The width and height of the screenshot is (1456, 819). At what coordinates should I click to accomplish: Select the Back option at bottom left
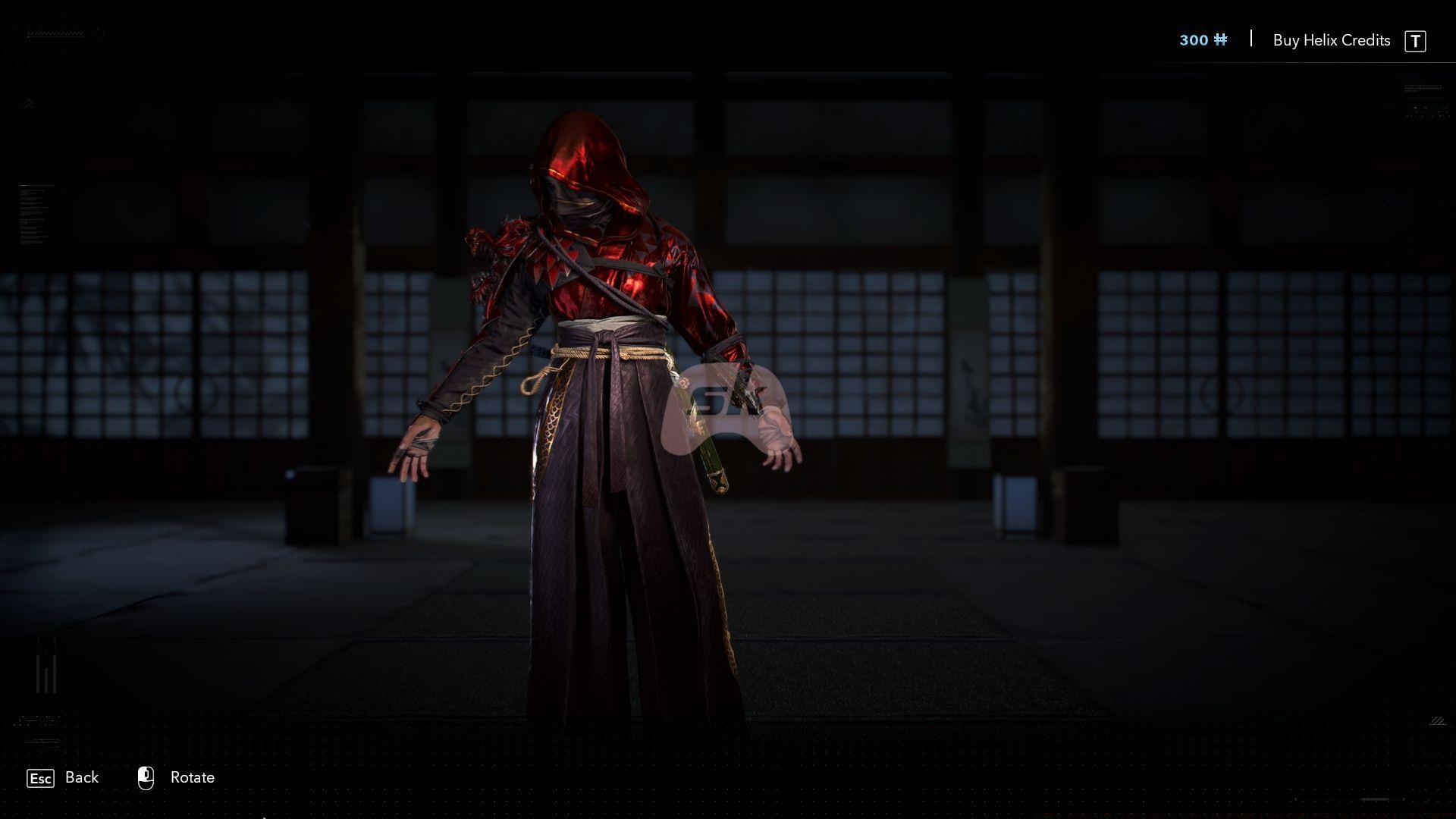[82, 777]
